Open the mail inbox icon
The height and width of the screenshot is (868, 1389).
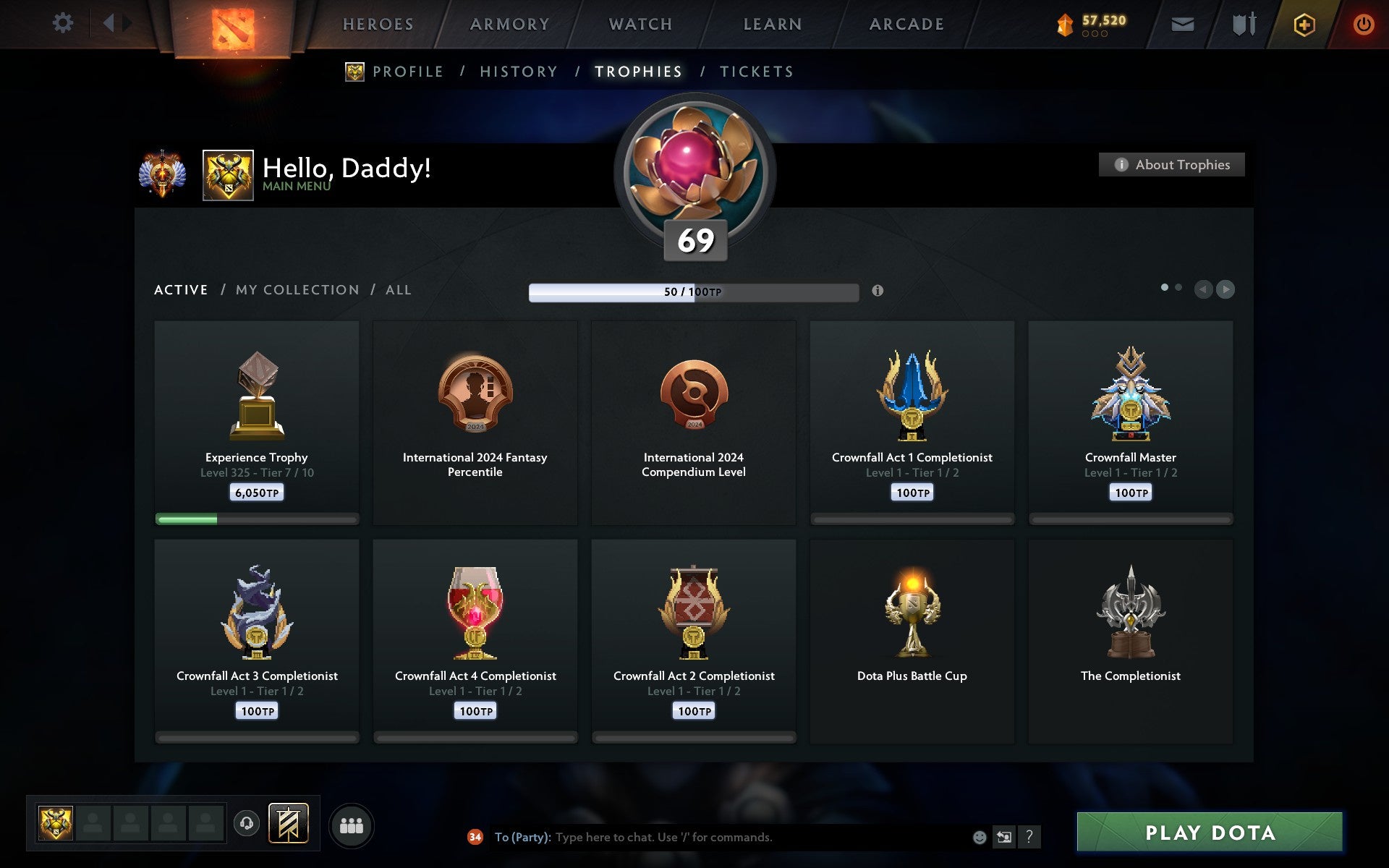pyautogui.click(x=1181, y=24)
